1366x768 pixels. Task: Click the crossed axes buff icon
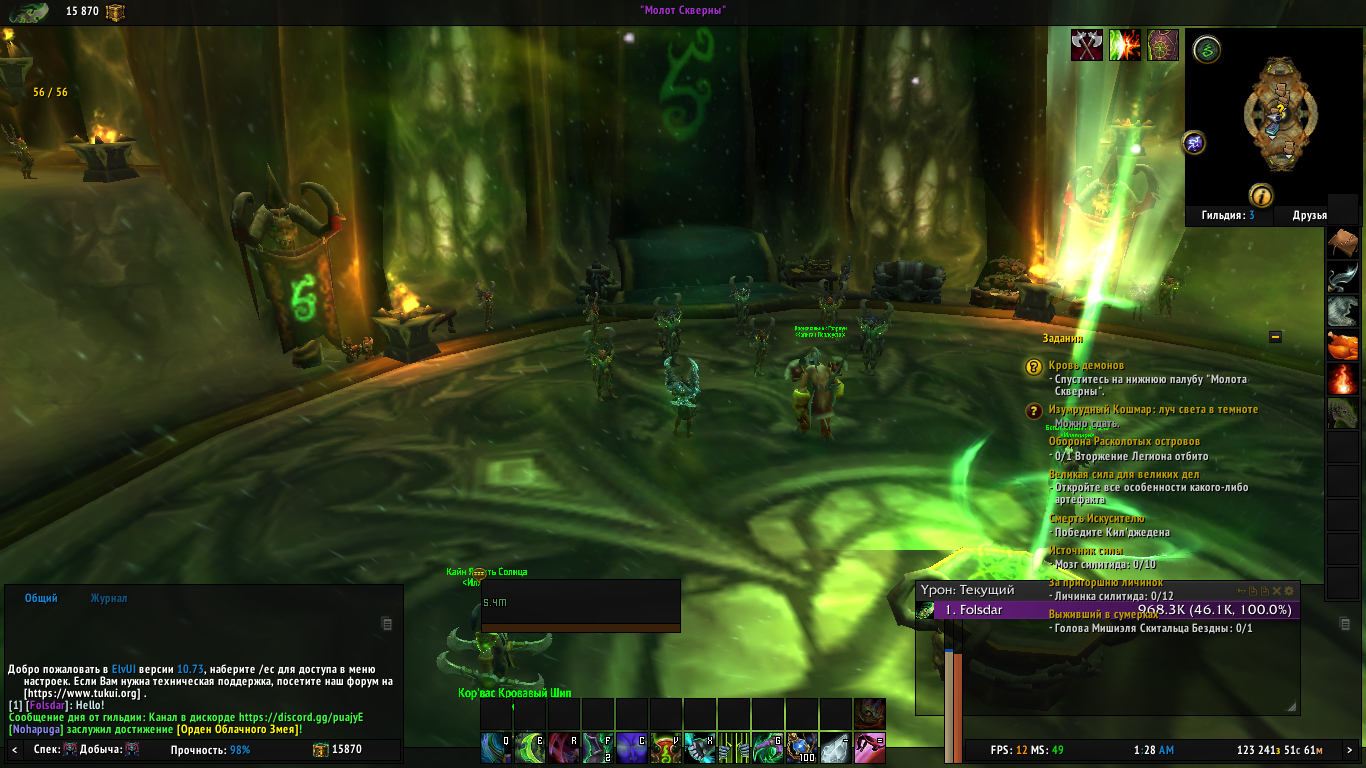click(x=1087, y=45)
